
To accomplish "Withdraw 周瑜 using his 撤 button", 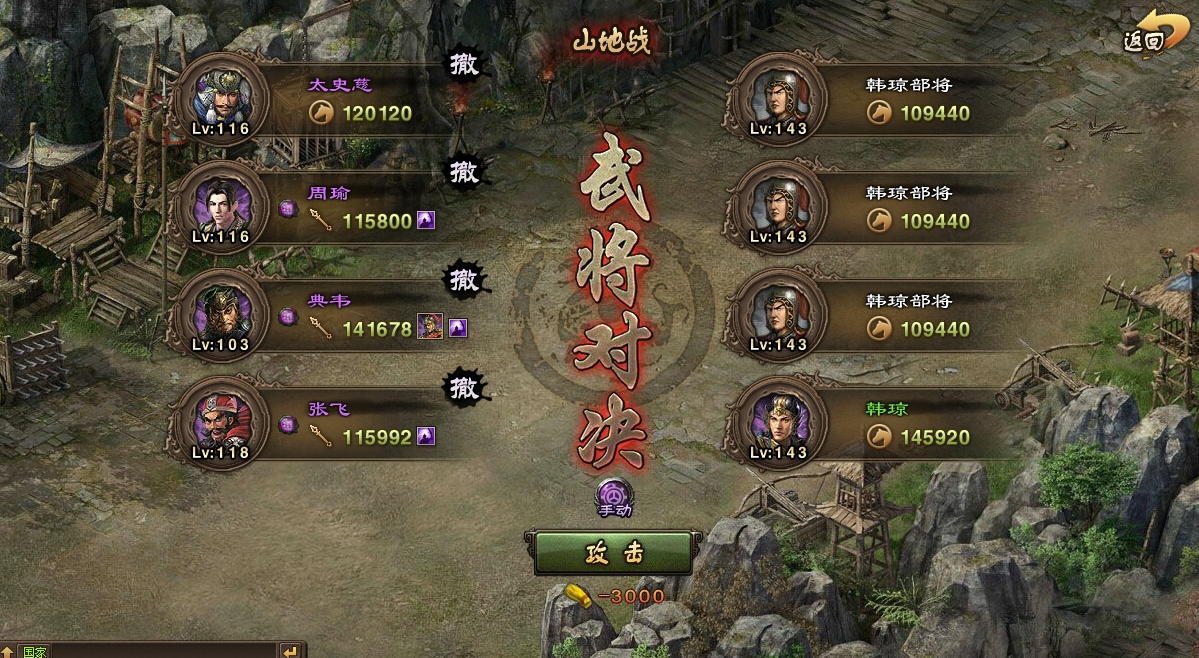I will [x=464, y=173].
